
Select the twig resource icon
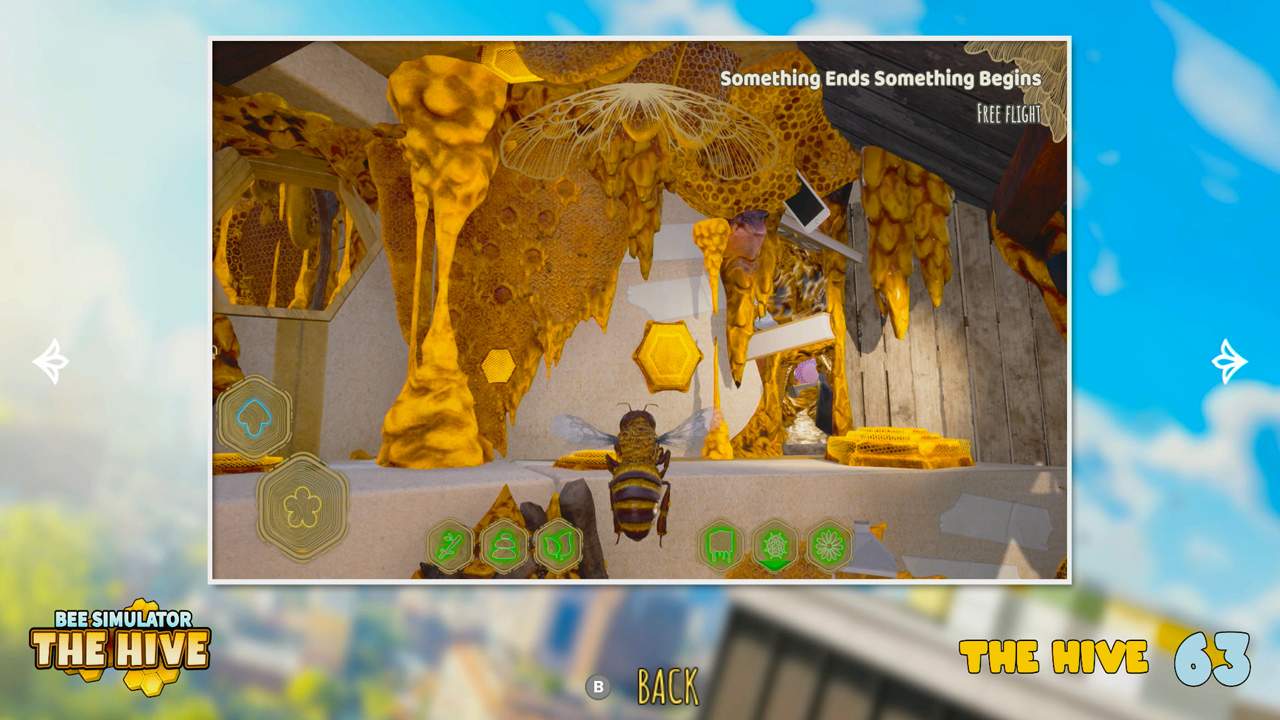[452, 545]
